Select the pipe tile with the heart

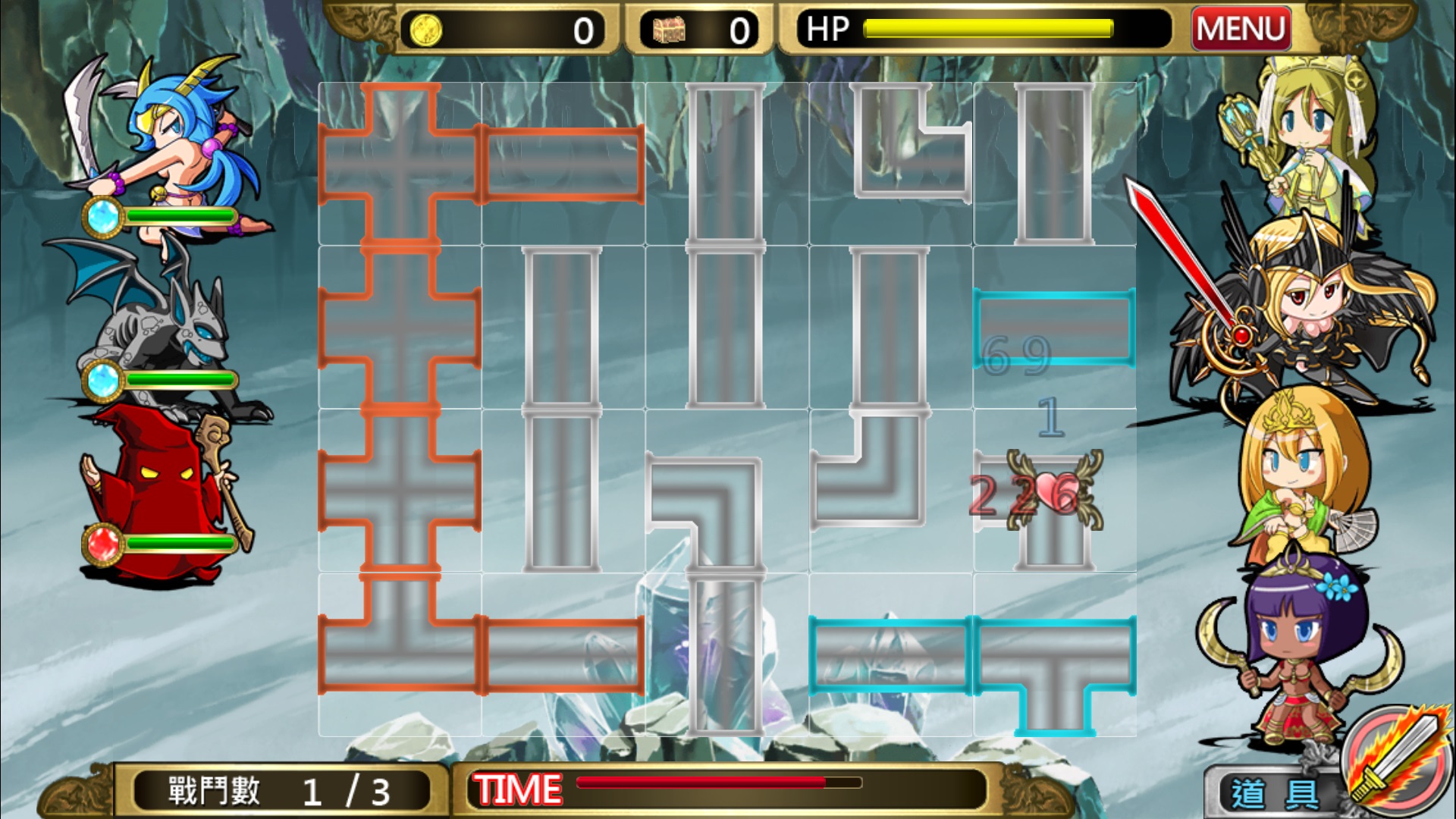1054,491
